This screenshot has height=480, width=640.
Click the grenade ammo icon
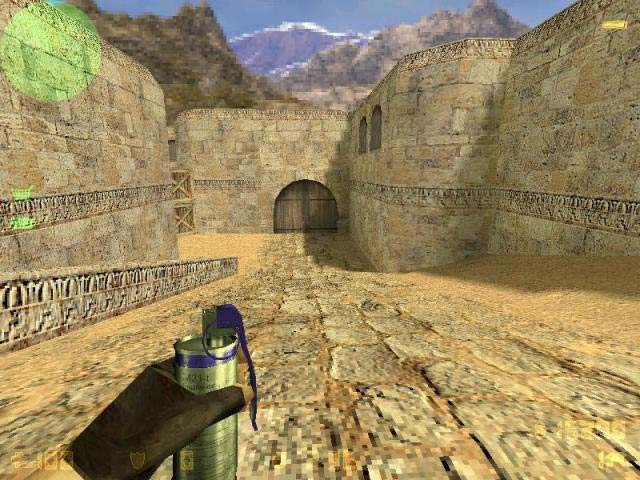(x=613, y=458)
